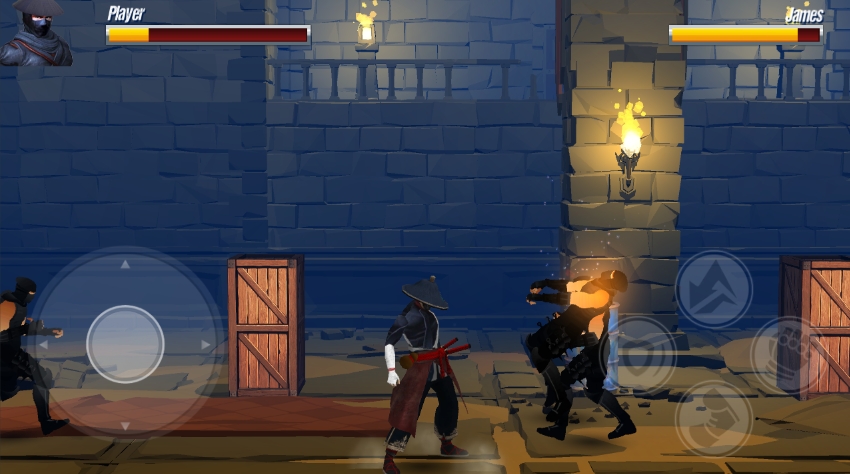Tap the jump button with upward arrow
The width and height of the screenshot is (850, 474).
pos(713,289)
